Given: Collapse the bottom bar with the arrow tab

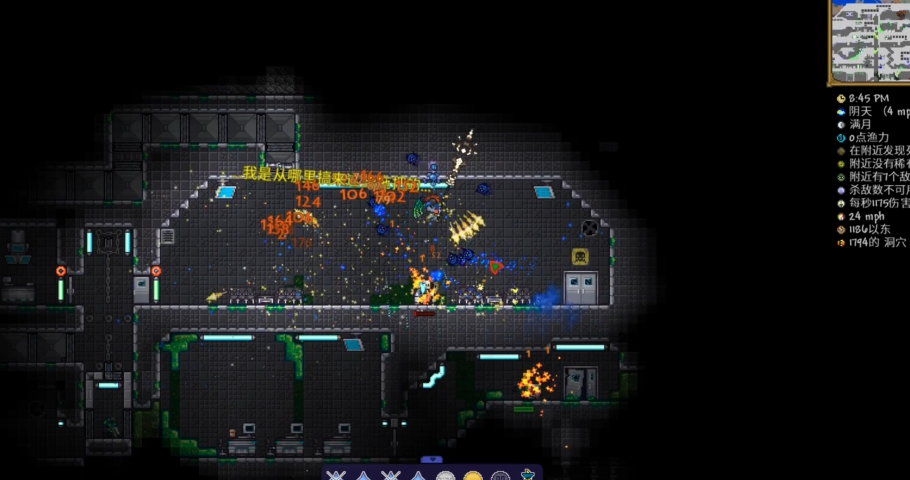Looking at the screenshot, I should pos(432,460).
